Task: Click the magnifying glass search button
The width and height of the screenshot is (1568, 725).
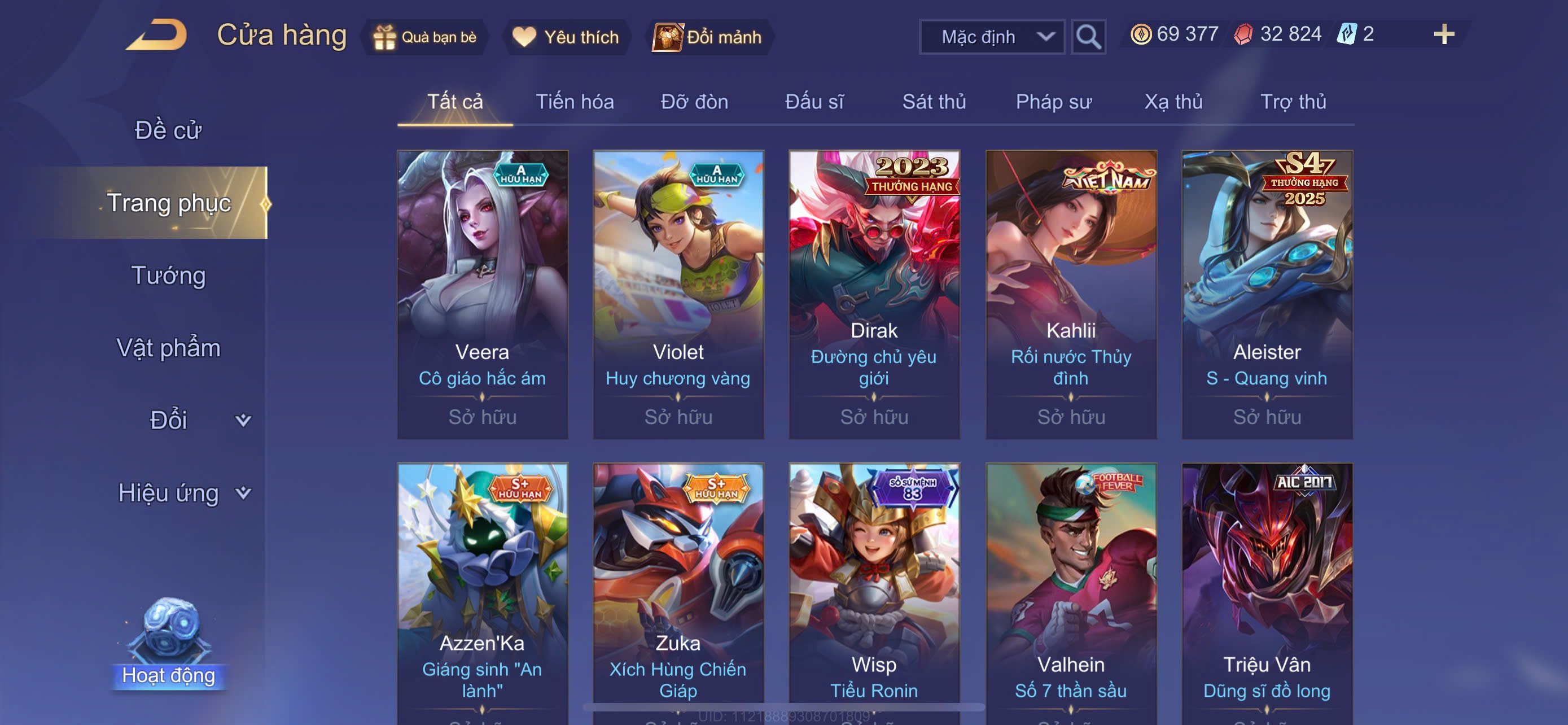Action: (1088, 37)
